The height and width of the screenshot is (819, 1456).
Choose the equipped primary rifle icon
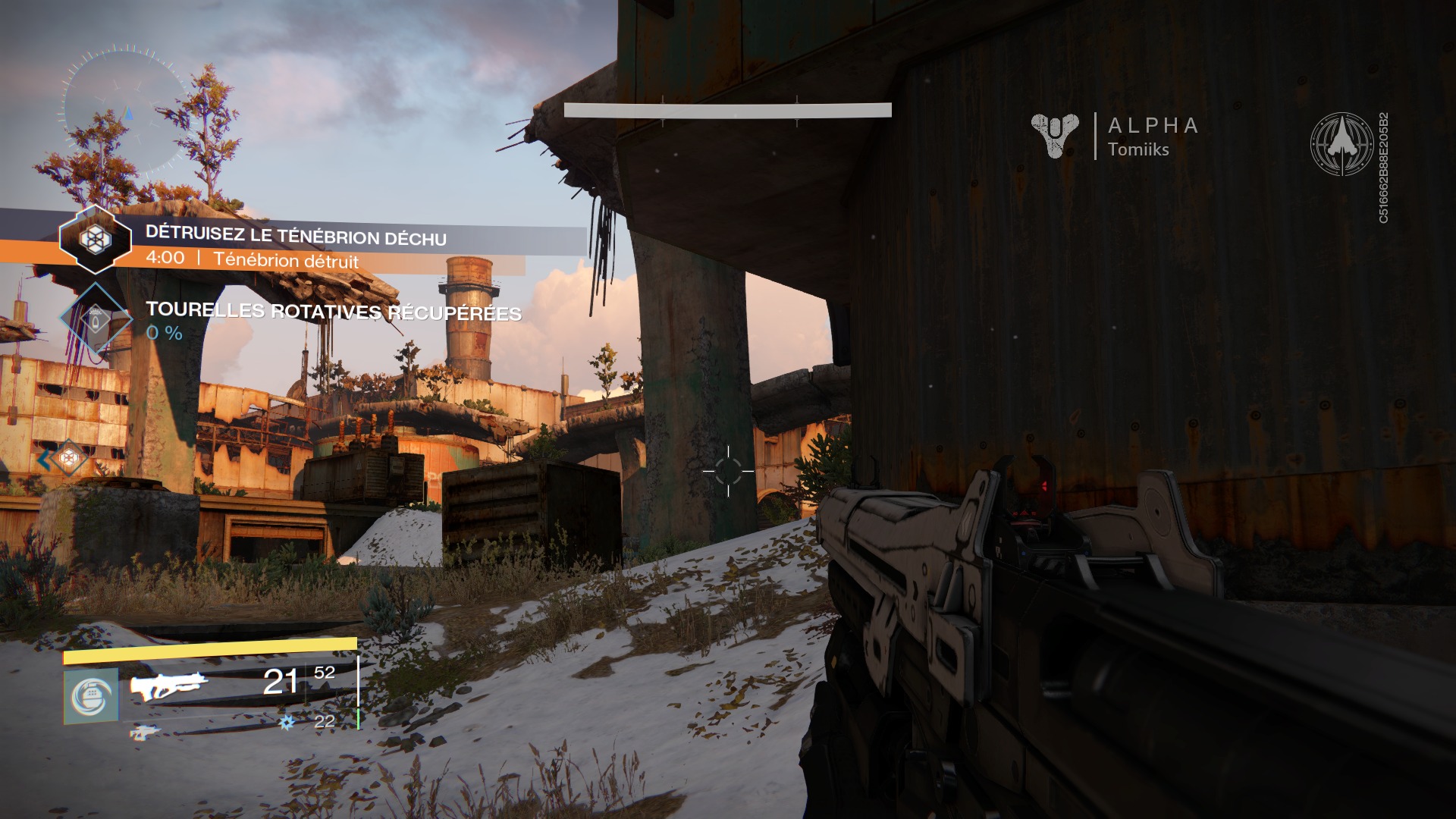tap(168, 685)
